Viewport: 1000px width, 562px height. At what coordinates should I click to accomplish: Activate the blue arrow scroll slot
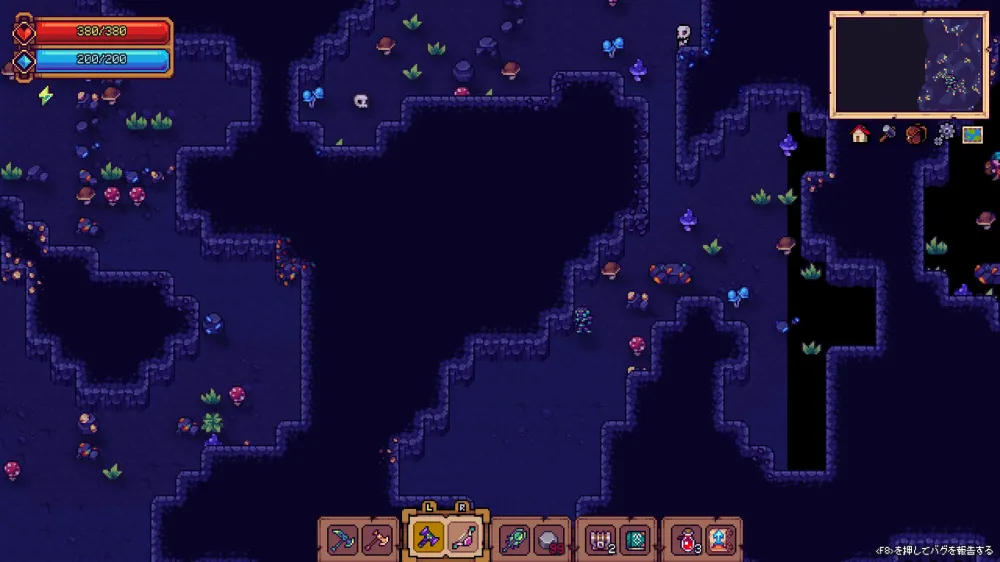[720, 540]
